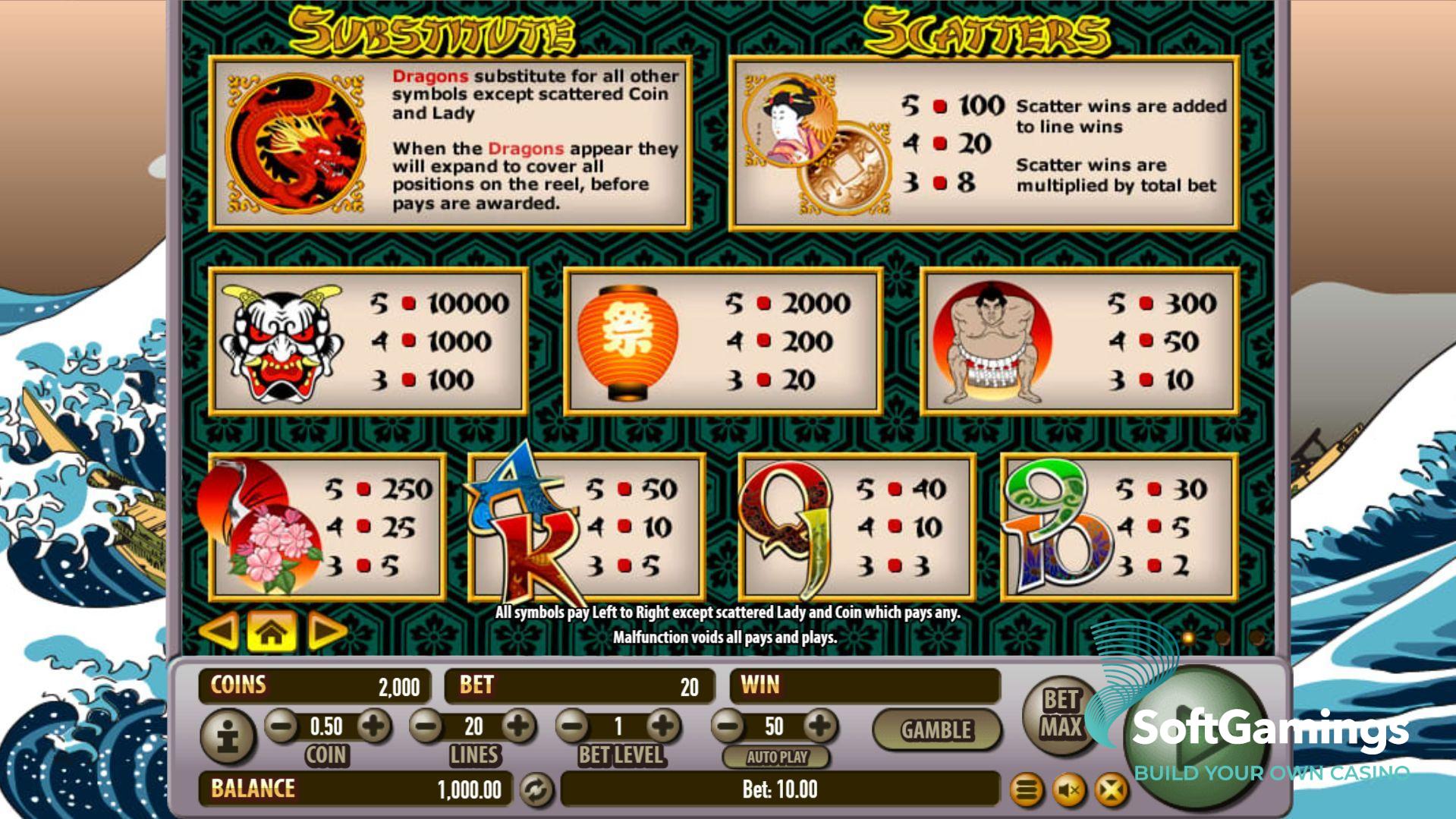This screenshot has height=819, width=1456.
Task: Close the game with the X button
Action: pos(1111,790)
